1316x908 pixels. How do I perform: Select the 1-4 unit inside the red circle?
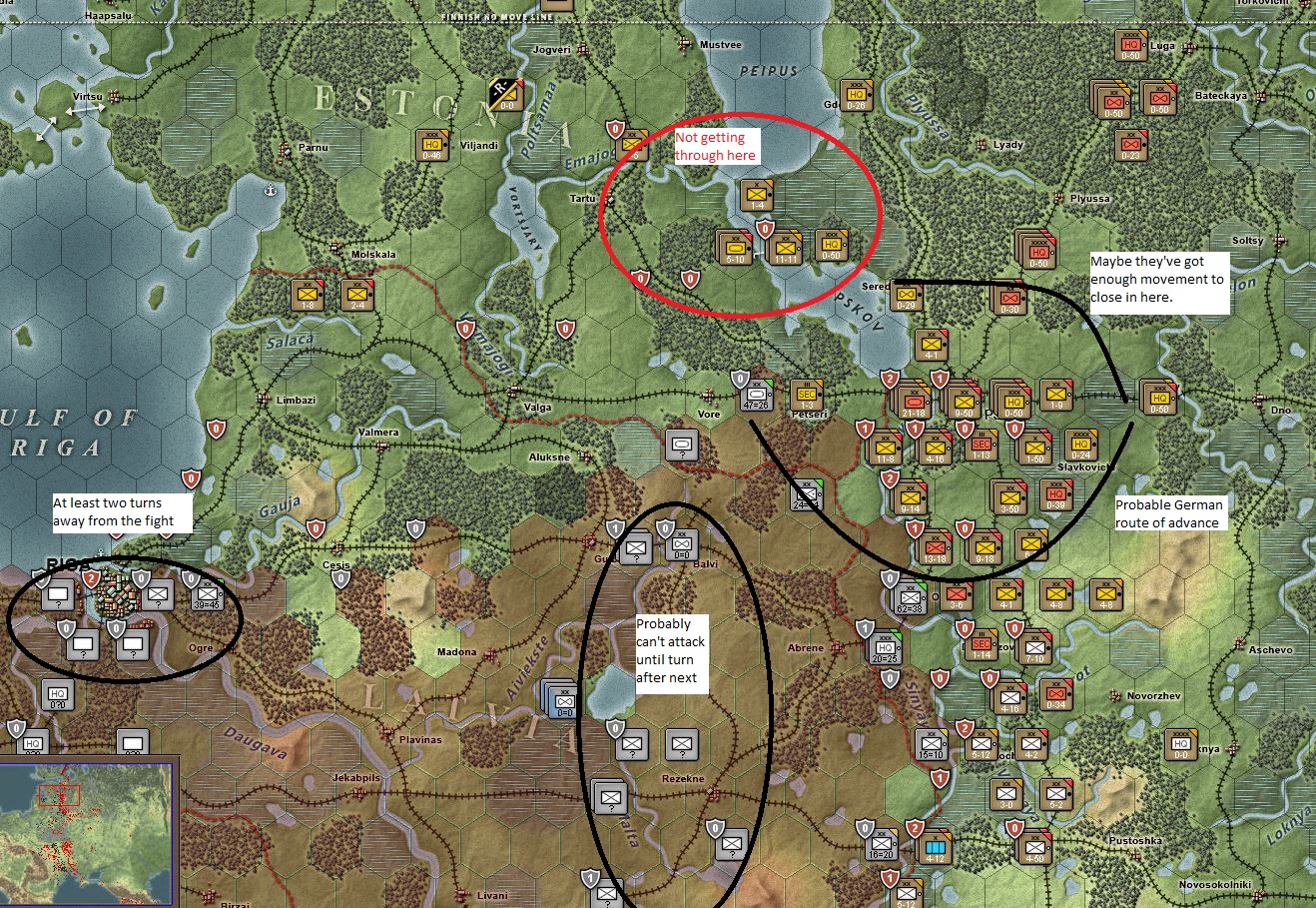click(x=757, y=197)
